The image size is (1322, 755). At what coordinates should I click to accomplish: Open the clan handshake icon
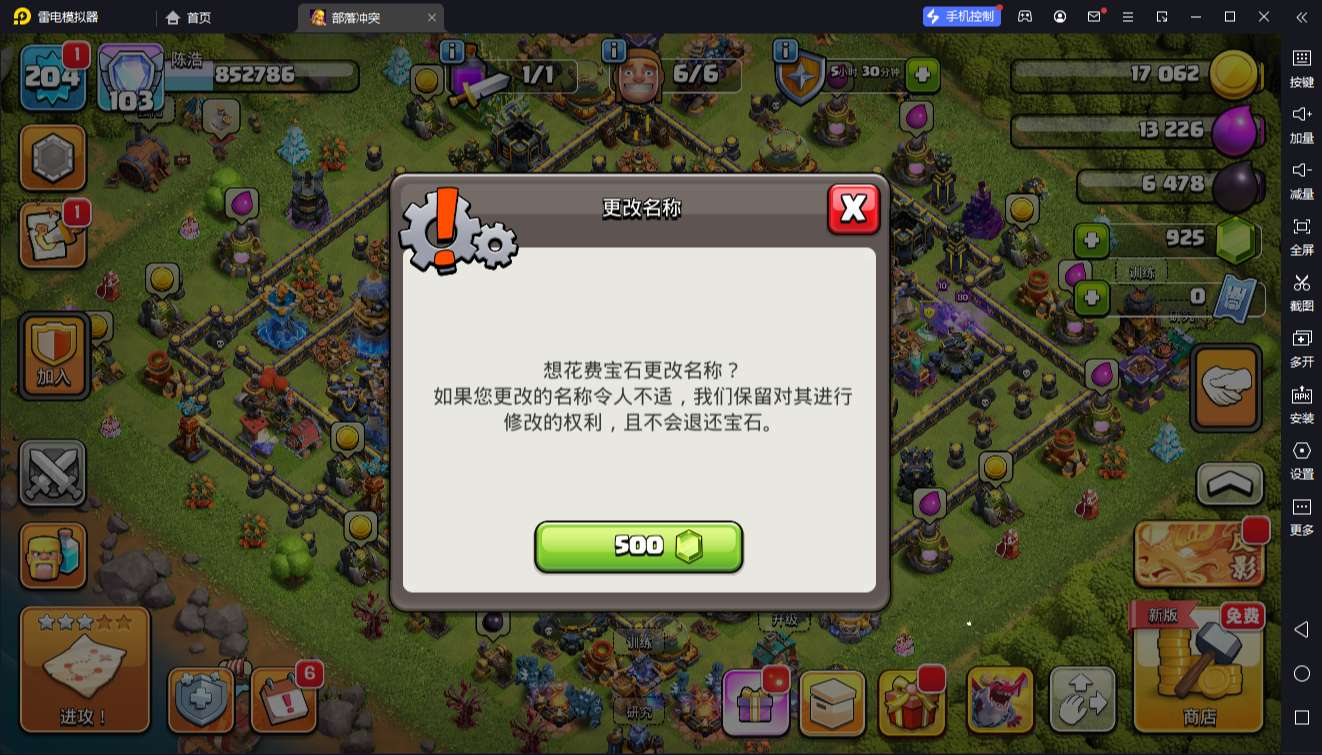[1225, 387]
